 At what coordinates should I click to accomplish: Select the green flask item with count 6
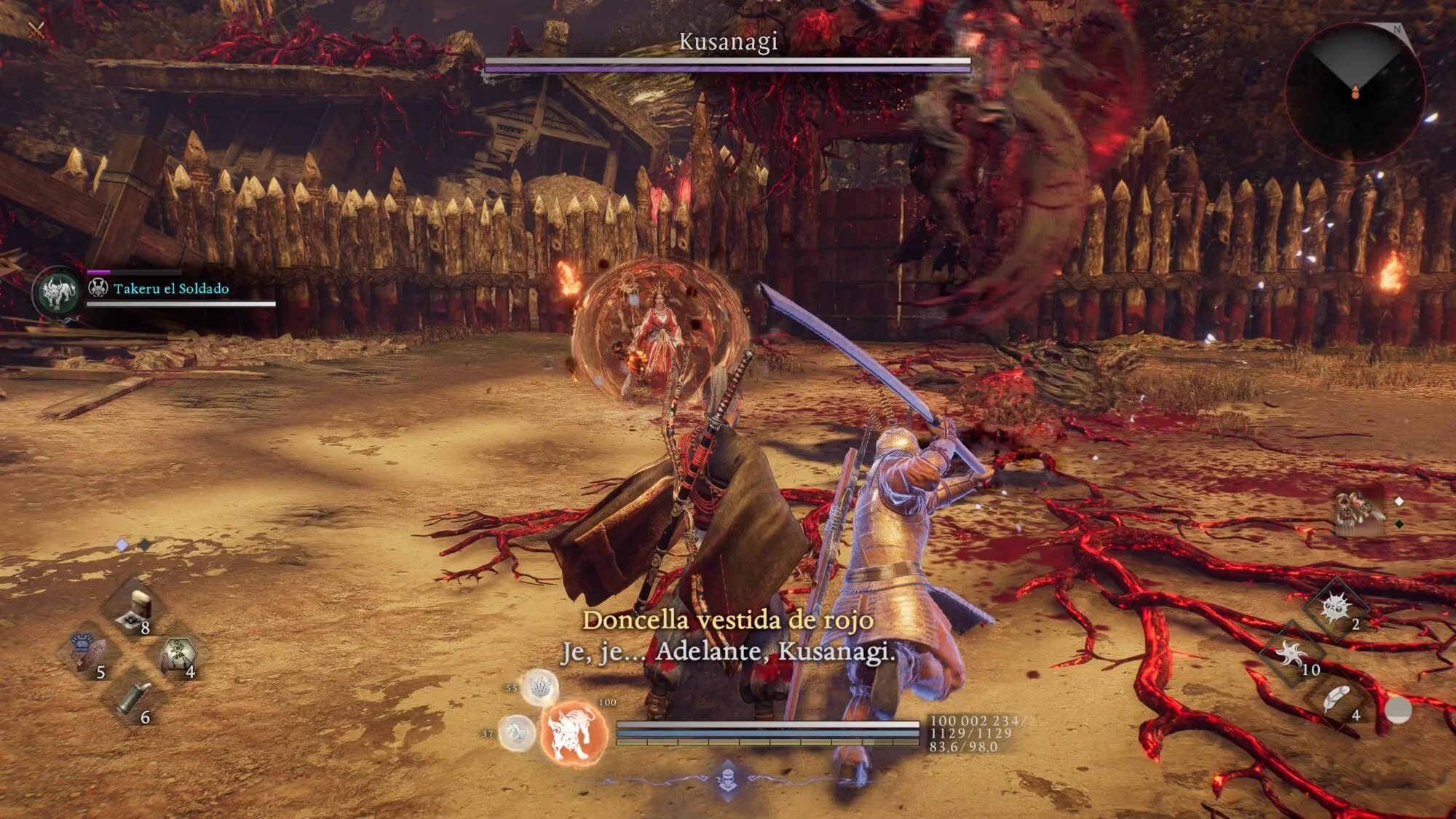134,699
